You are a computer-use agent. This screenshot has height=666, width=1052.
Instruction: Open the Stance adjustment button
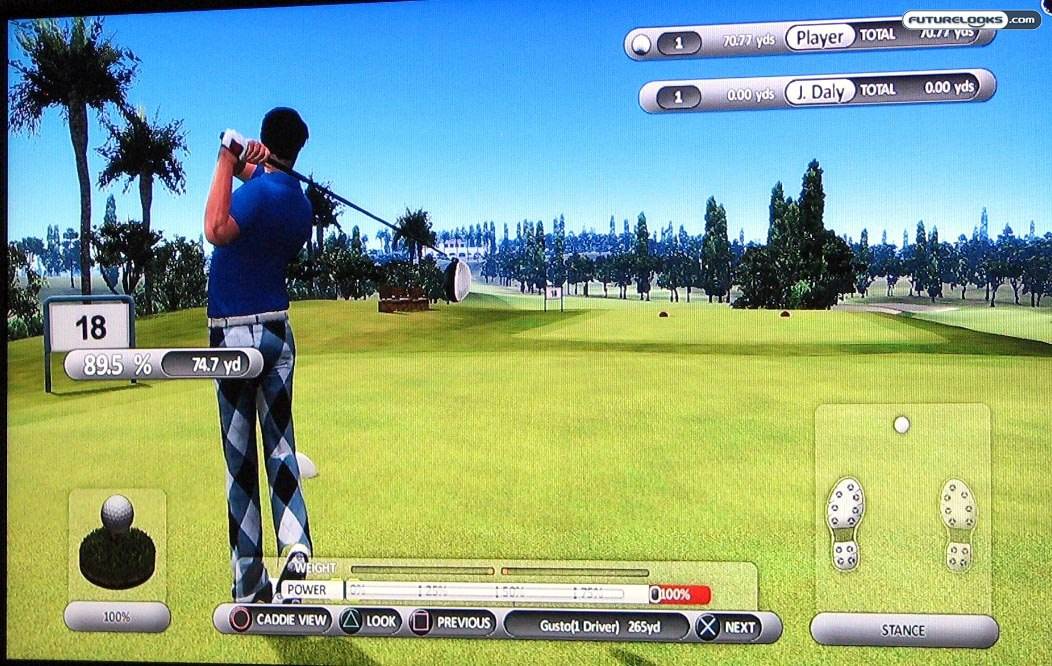coord(903,630)
